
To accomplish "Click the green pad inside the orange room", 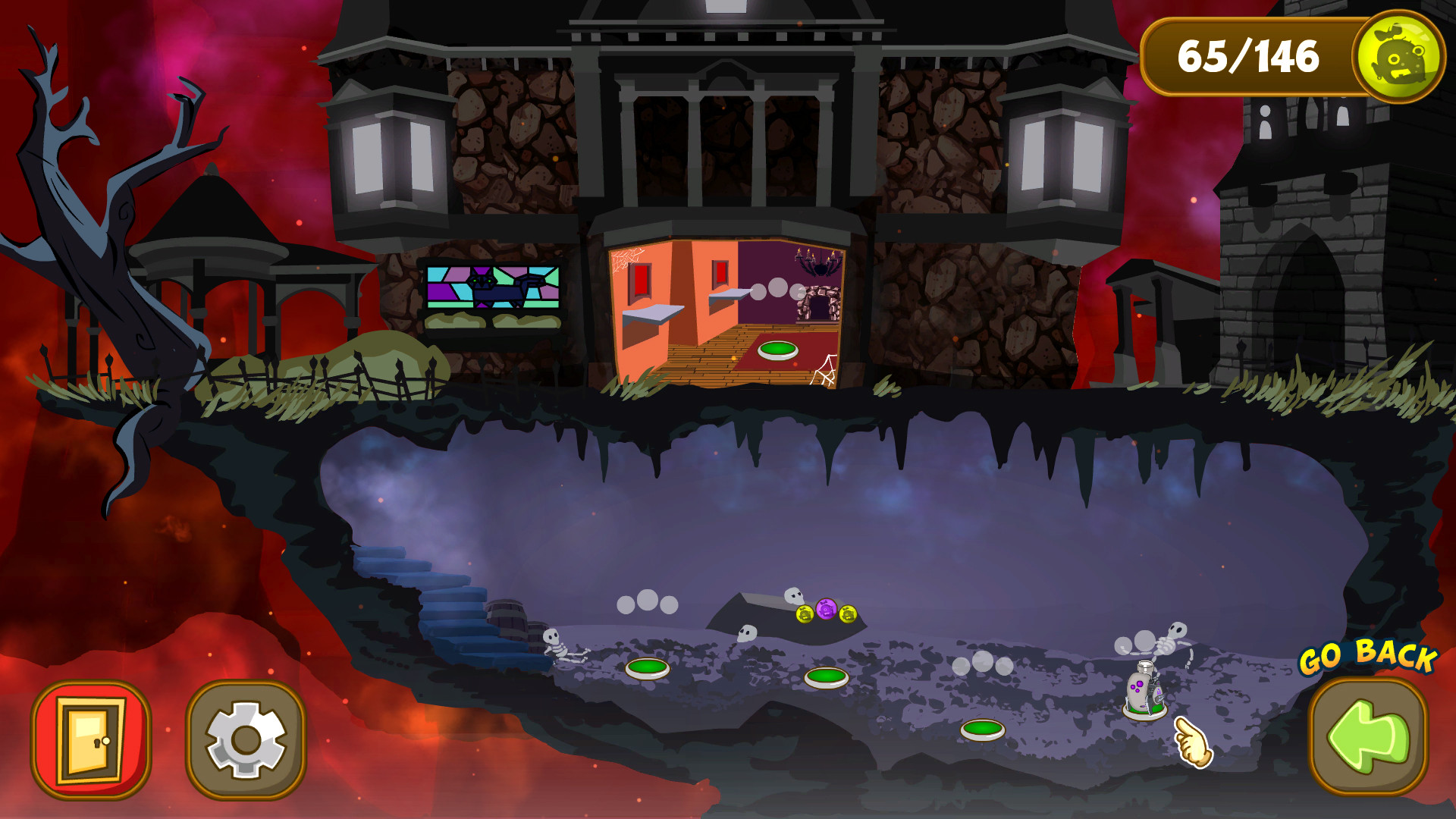I will [777, 350].
